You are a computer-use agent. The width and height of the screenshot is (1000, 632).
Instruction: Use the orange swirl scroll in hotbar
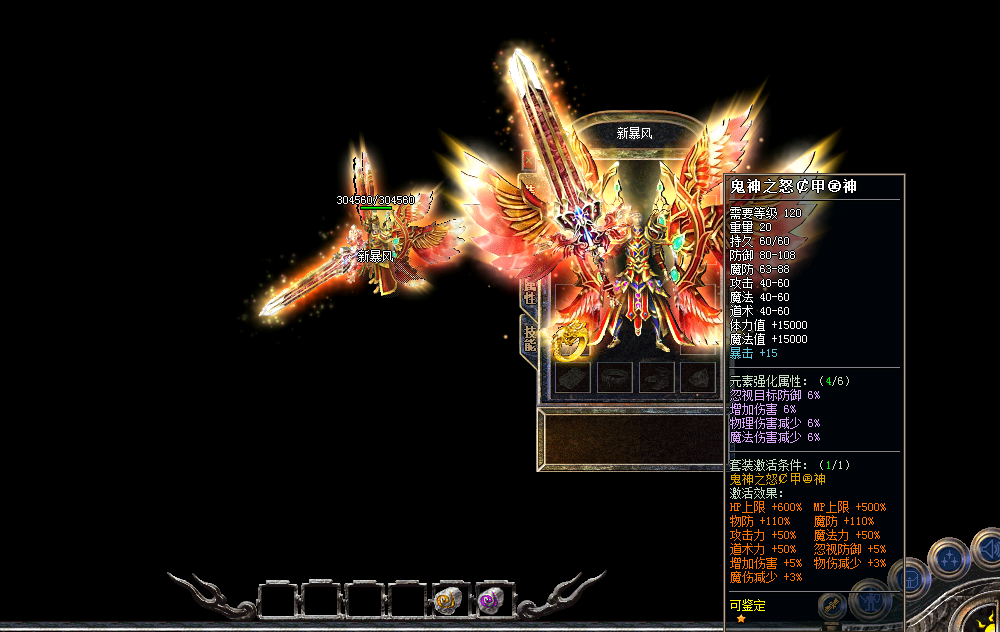(447, 600)
